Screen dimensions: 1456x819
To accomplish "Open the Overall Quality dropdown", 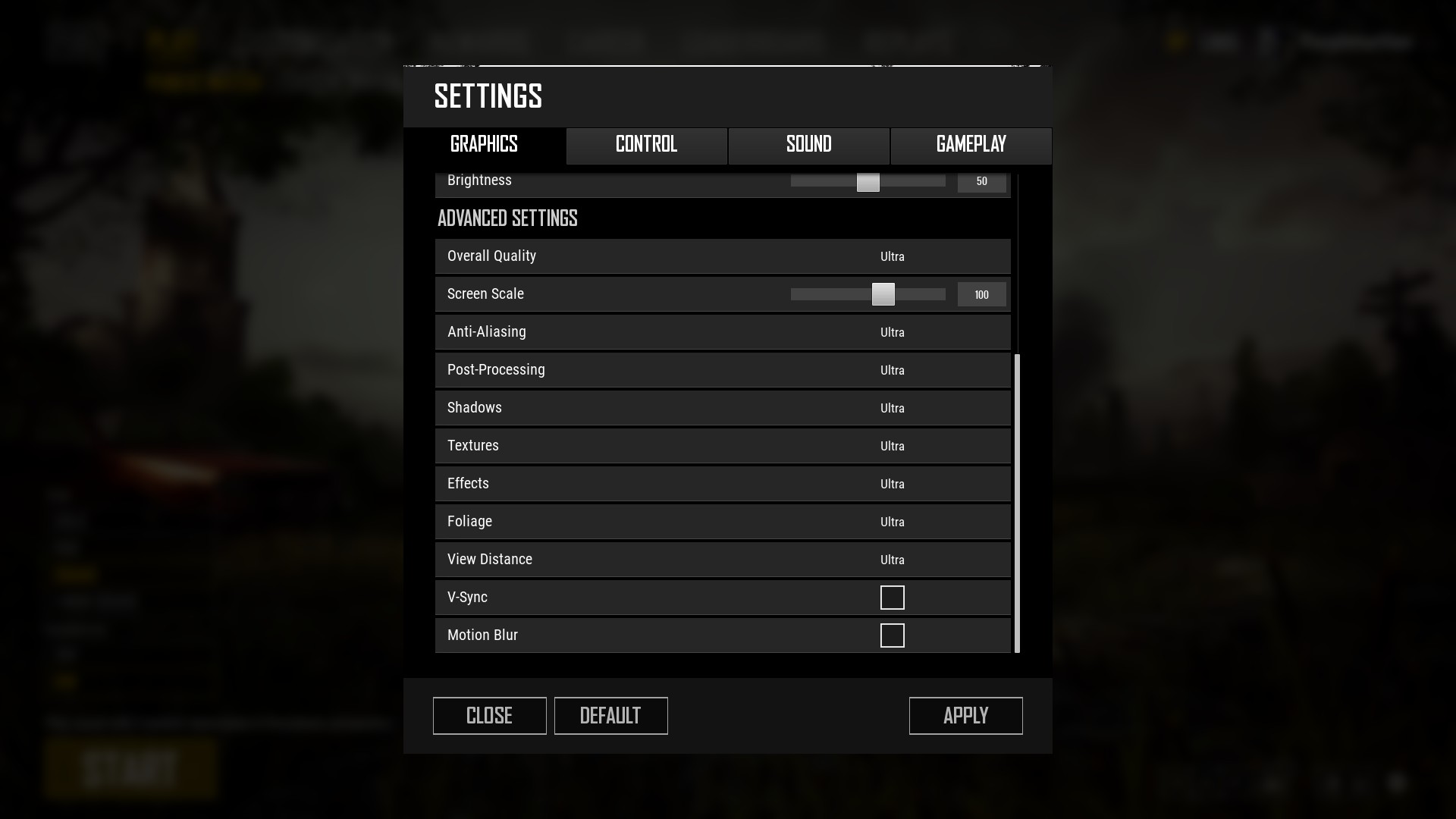I will (x=893, y=257).
